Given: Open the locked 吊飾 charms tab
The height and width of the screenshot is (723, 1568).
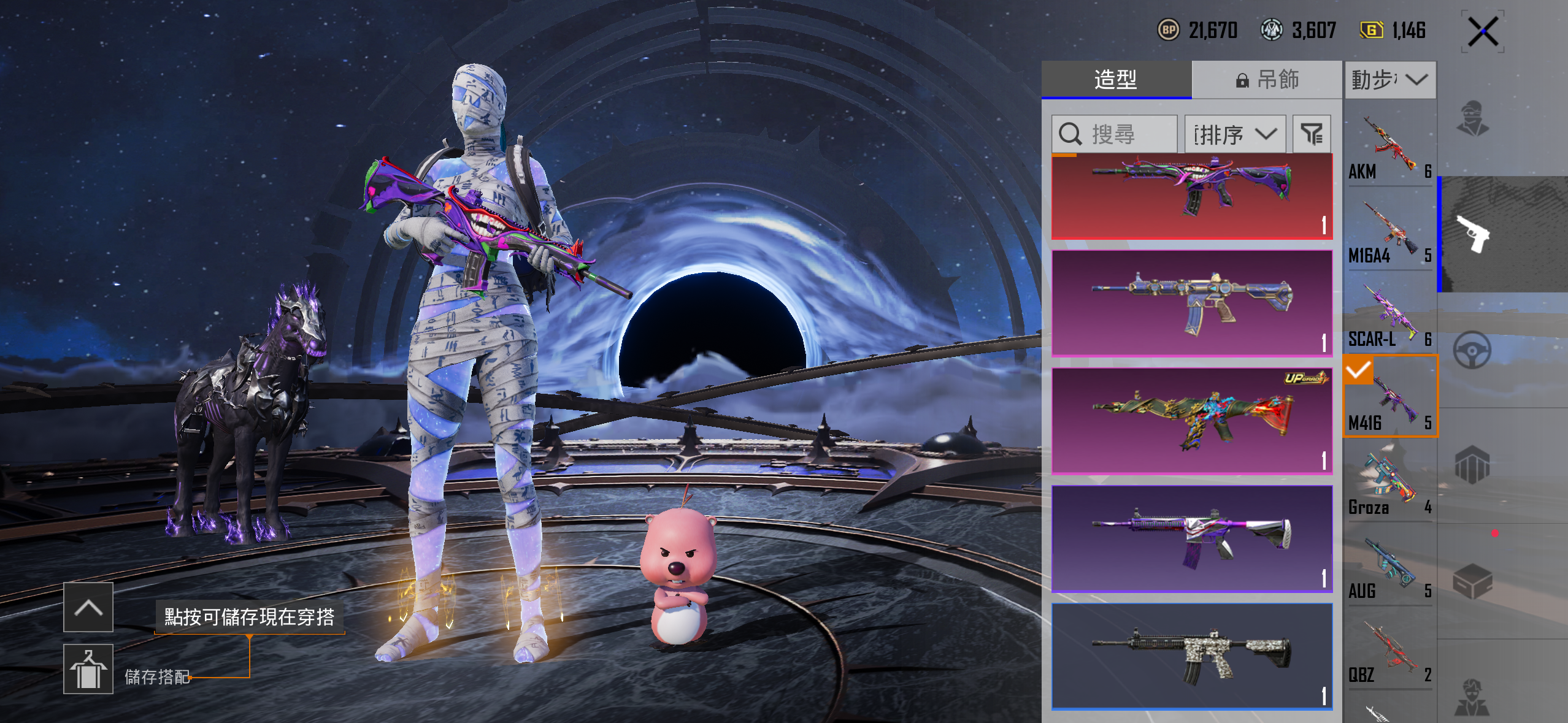Looking at the screenshot, I should pyautogui.click(x=1267, y=80).
